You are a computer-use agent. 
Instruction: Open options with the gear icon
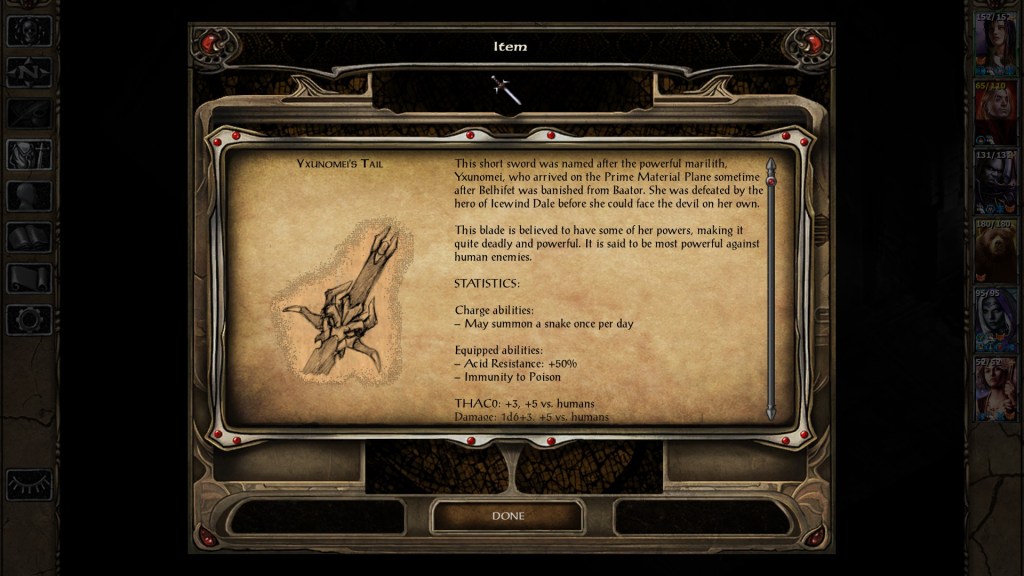point(29,319)
